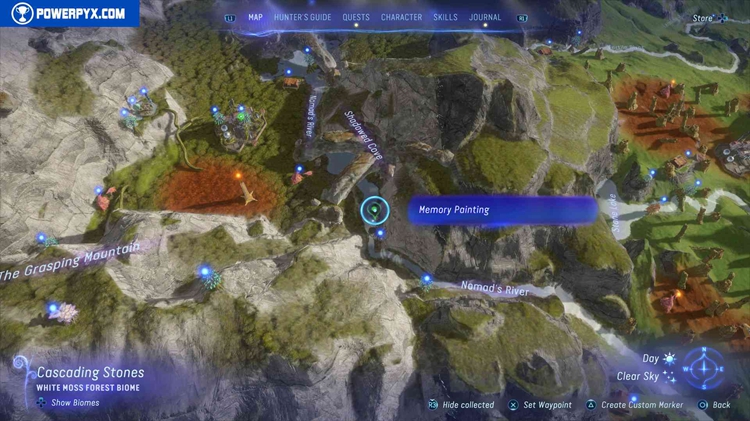Select the Character tab

(401, 17)
